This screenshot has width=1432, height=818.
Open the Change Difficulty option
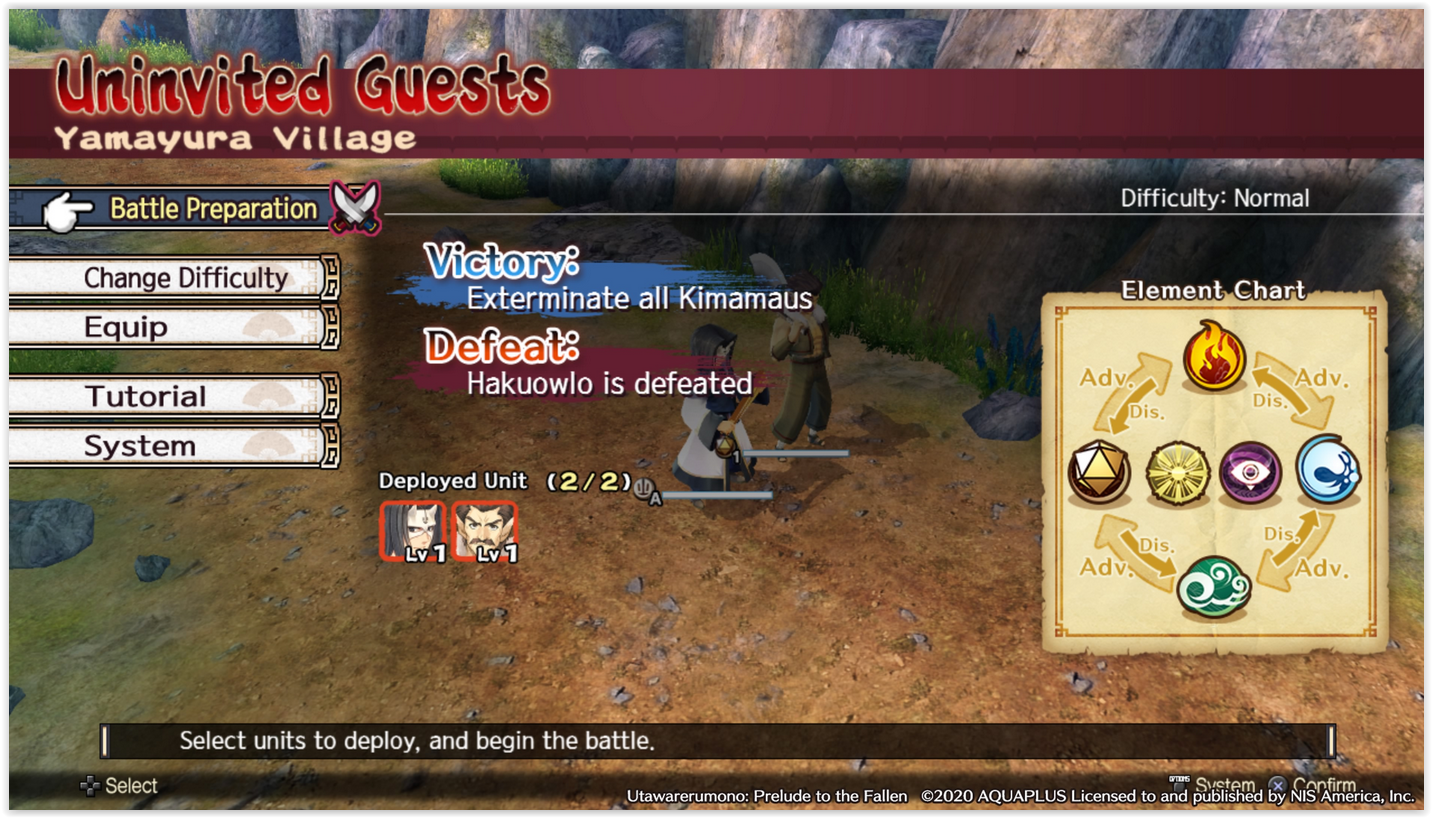(x=185, y=278)
